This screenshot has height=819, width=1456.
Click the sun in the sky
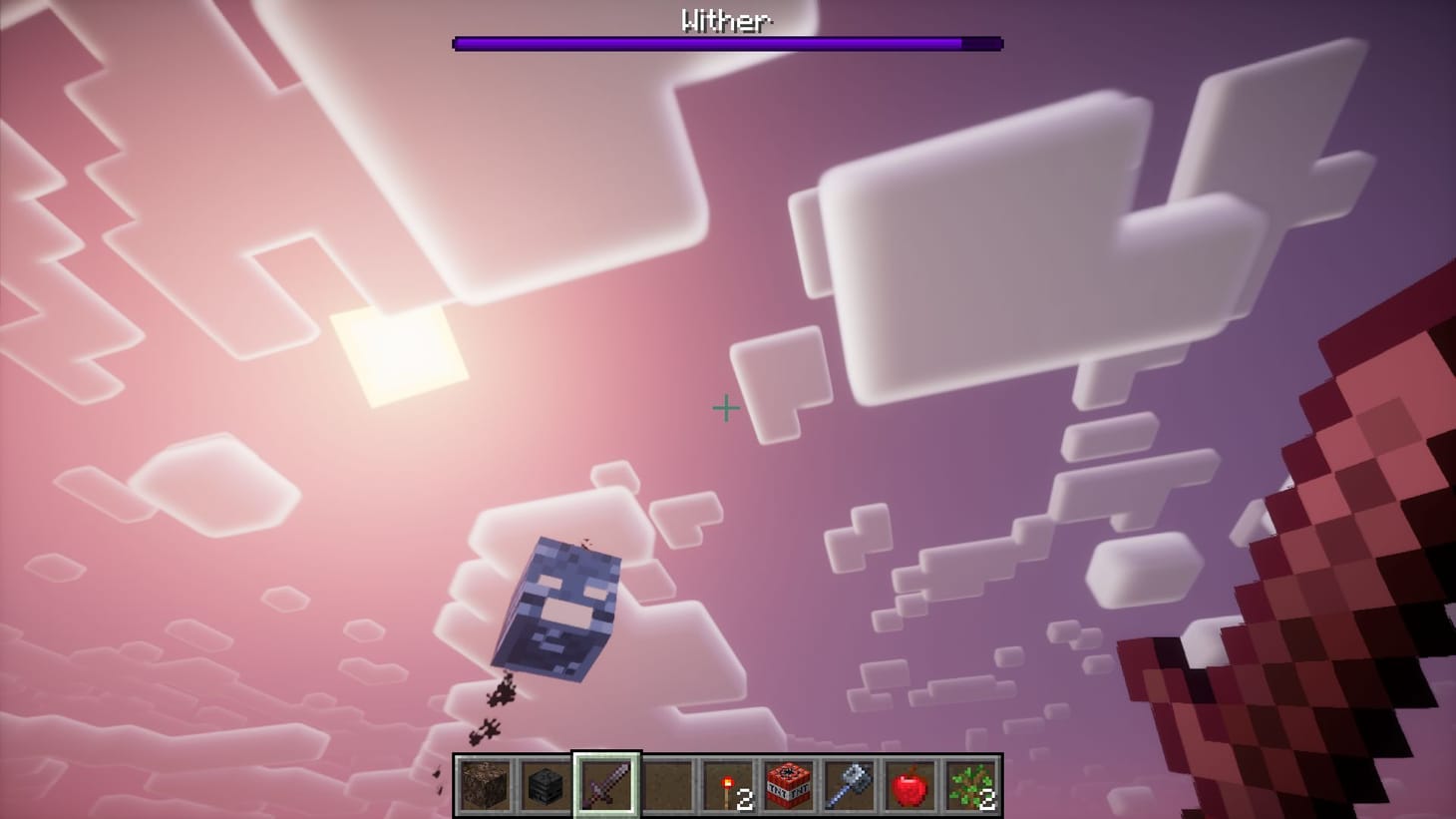click(x=399, y=359)
